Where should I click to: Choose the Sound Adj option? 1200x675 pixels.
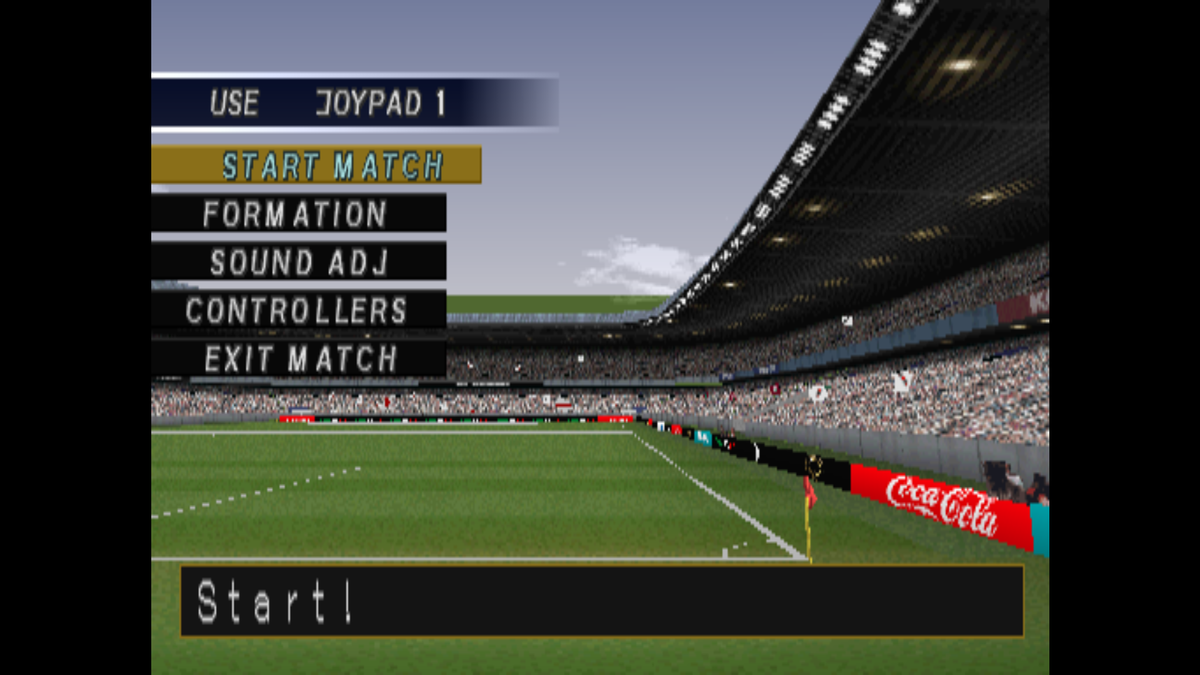point(298,262)
